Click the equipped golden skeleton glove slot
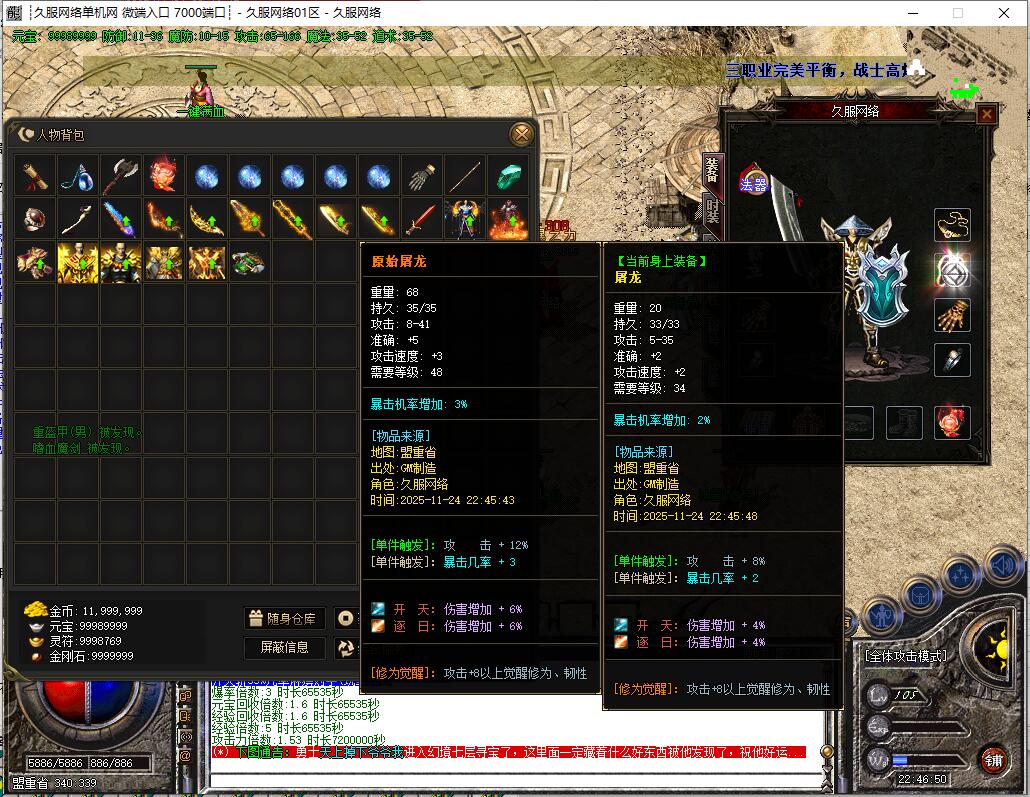The image size is (1030, 797). (952, 315)
